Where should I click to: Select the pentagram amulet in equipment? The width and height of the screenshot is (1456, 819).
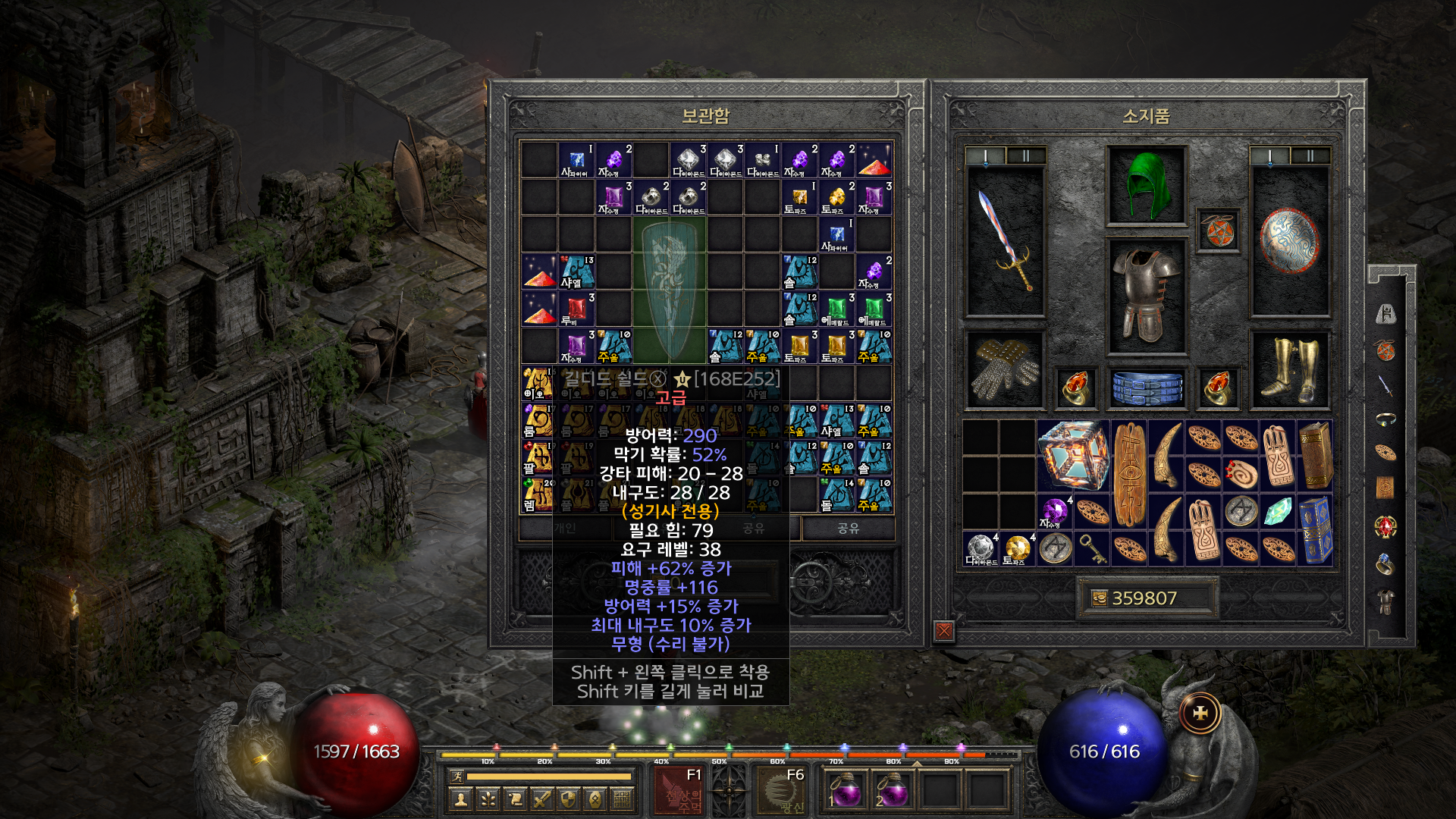[1218, 231]
